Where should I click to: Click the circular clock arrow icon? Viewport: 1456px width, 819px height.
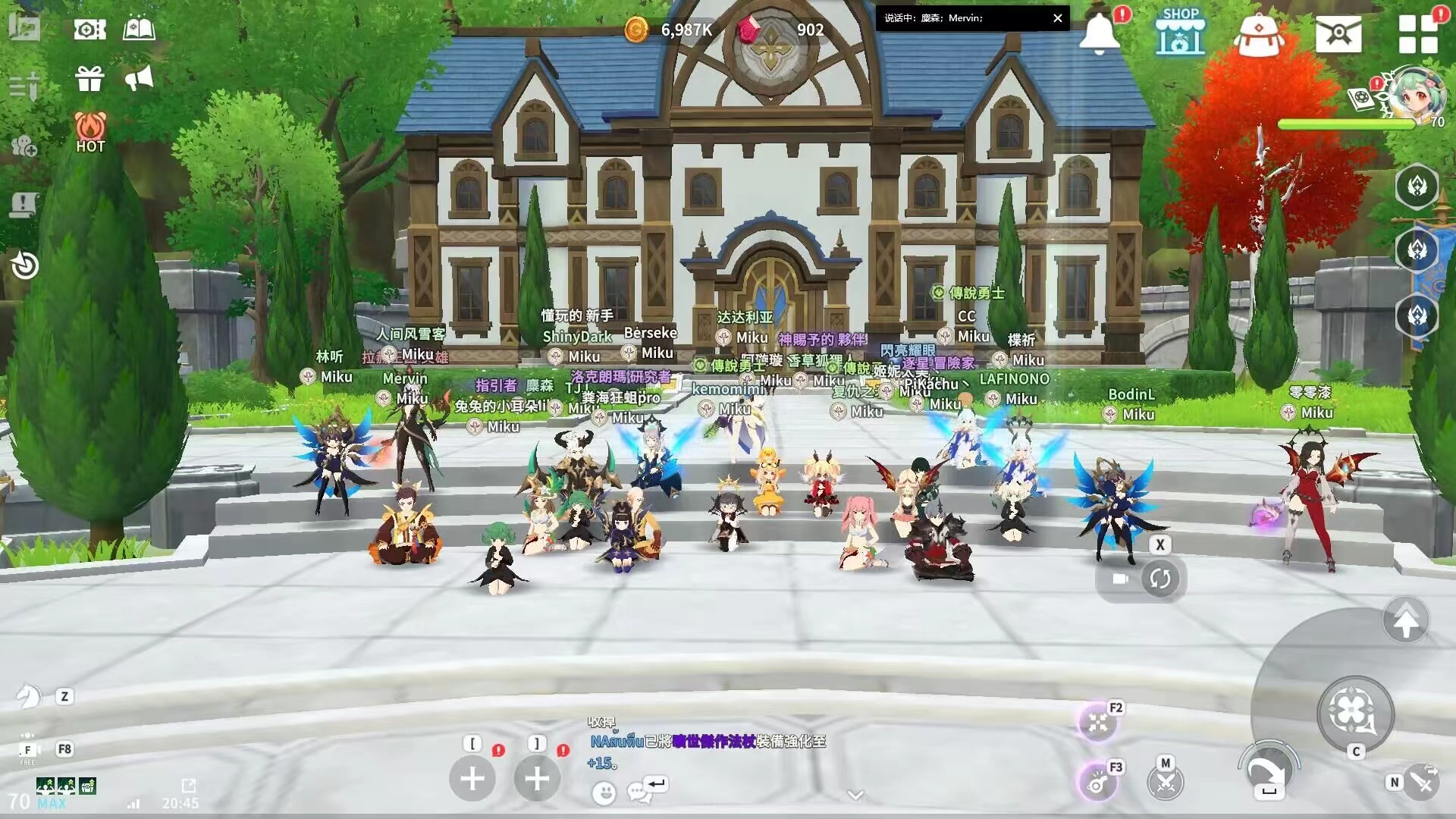25,265
